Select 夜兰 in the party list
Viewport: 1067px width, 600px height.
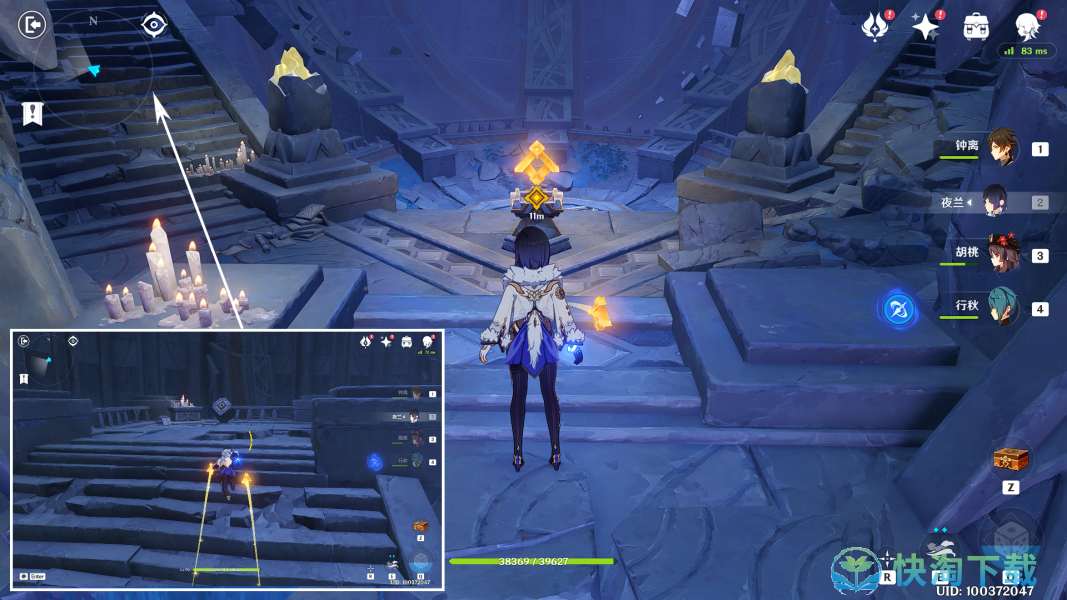(x=1000, y=202)
